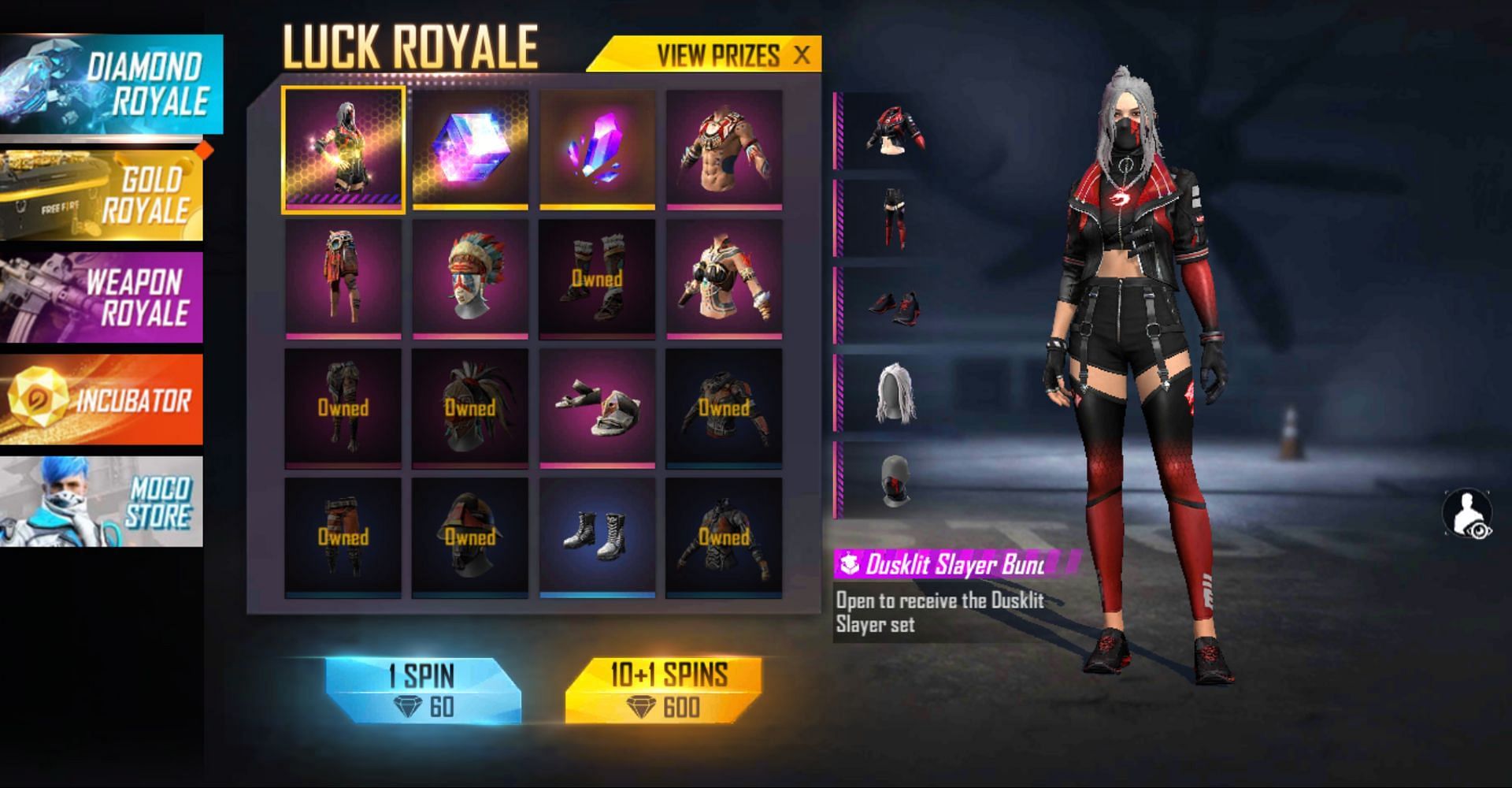Viewport: 1512px width, 788px height.
Task: Preview the red sneakers bundle piece
Action: pyautogui.click(x=895, y=306)
